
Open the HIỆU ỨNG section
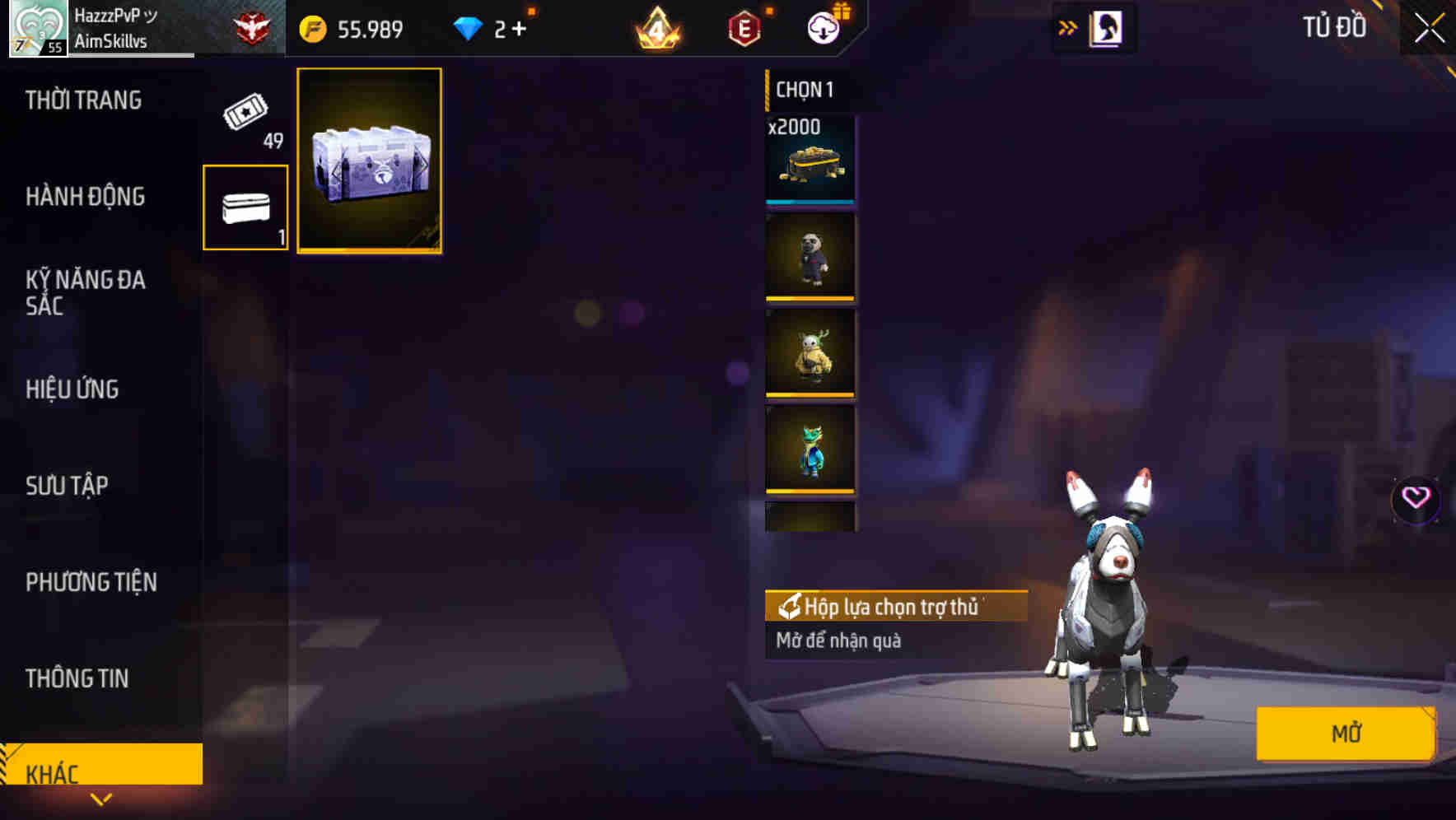72,389
